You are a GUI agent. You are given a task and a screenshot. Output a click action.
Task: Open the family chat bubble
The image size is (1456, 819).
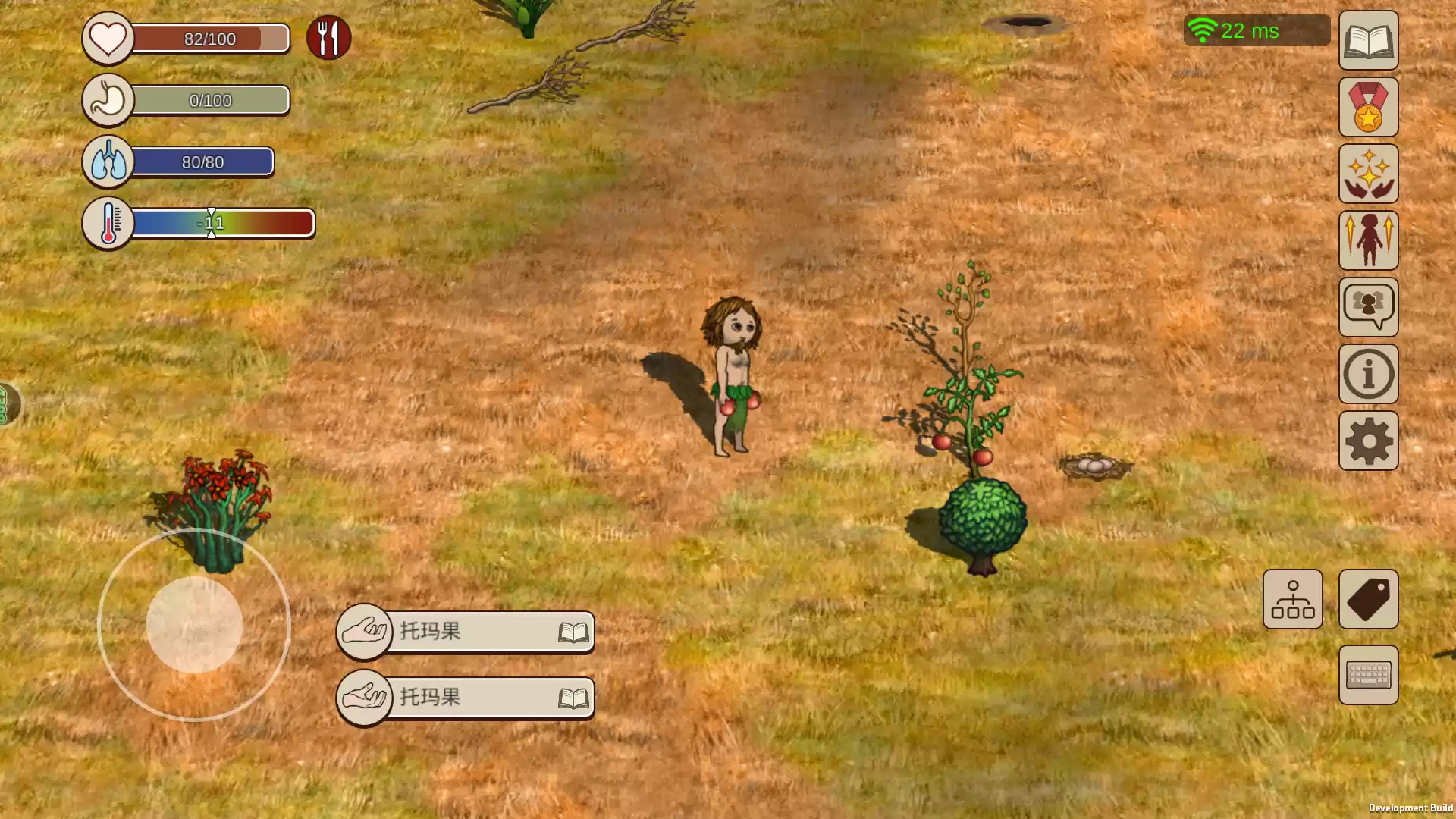[x=1368, y=307]
